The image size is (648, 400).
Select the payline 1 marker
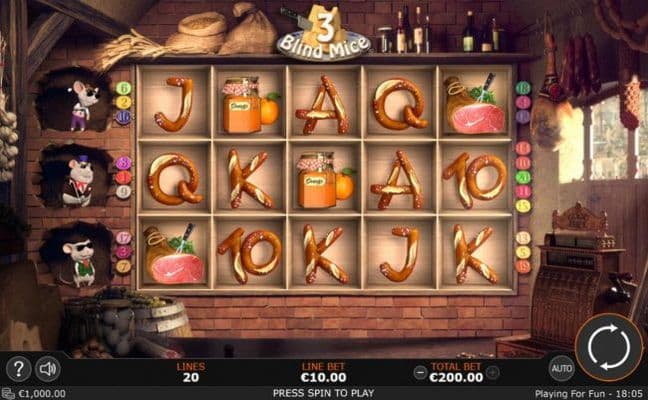(x=124, y=163)
